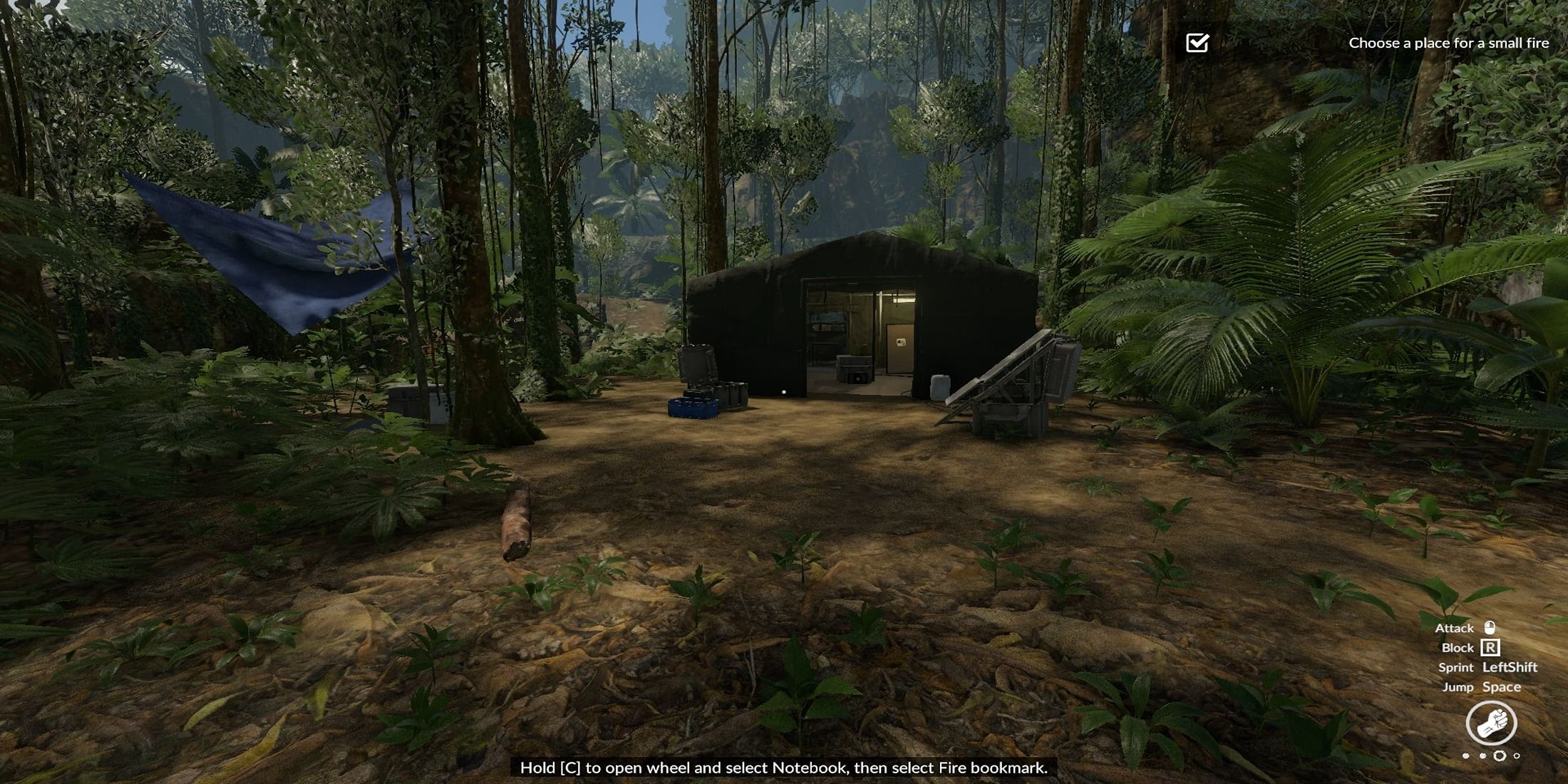Click the Block keybind label

pos(1458,648)
